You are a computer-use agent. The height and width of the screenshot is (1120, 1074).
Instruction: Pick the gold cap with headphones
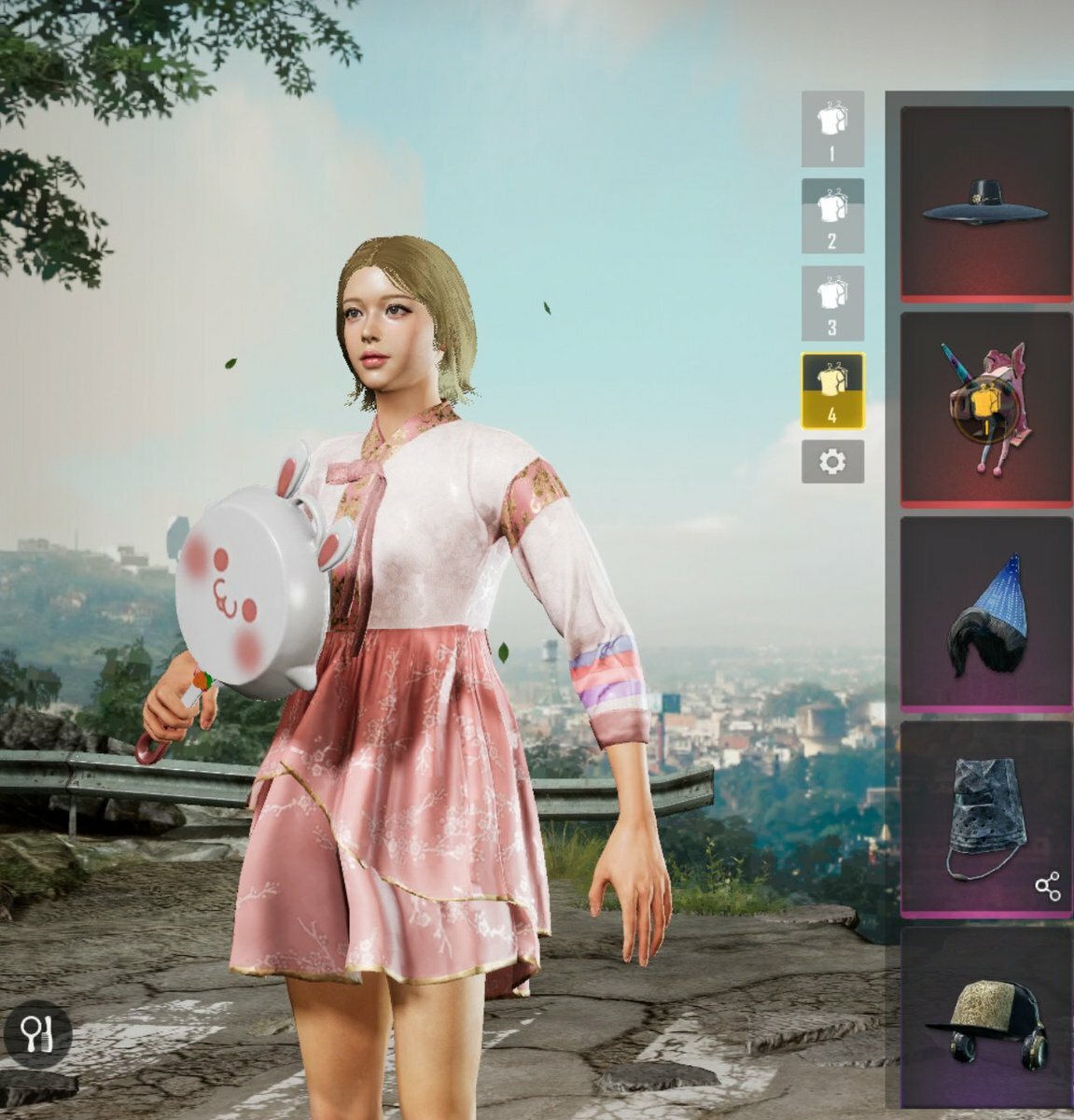pos(985,1020)
